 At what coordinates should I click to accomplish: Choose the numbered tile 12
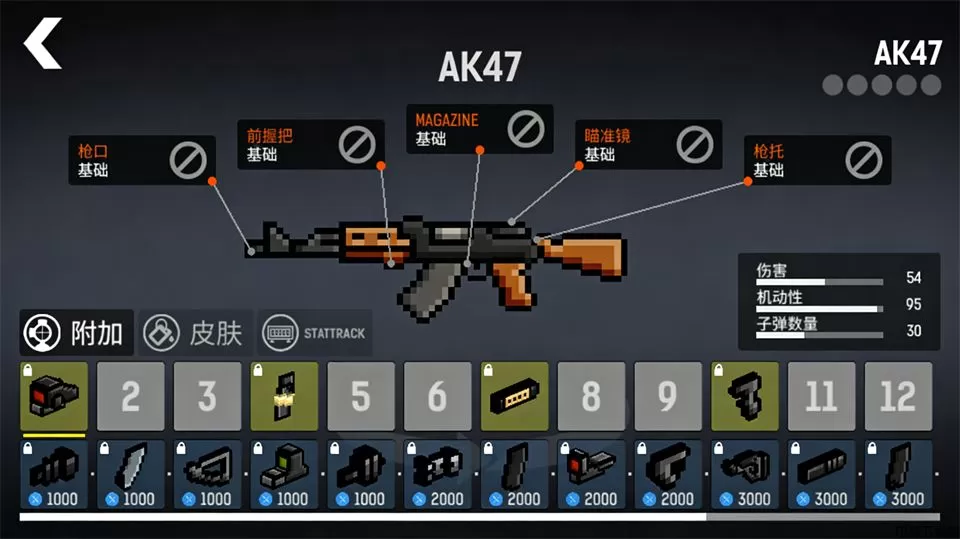point(897,396)
